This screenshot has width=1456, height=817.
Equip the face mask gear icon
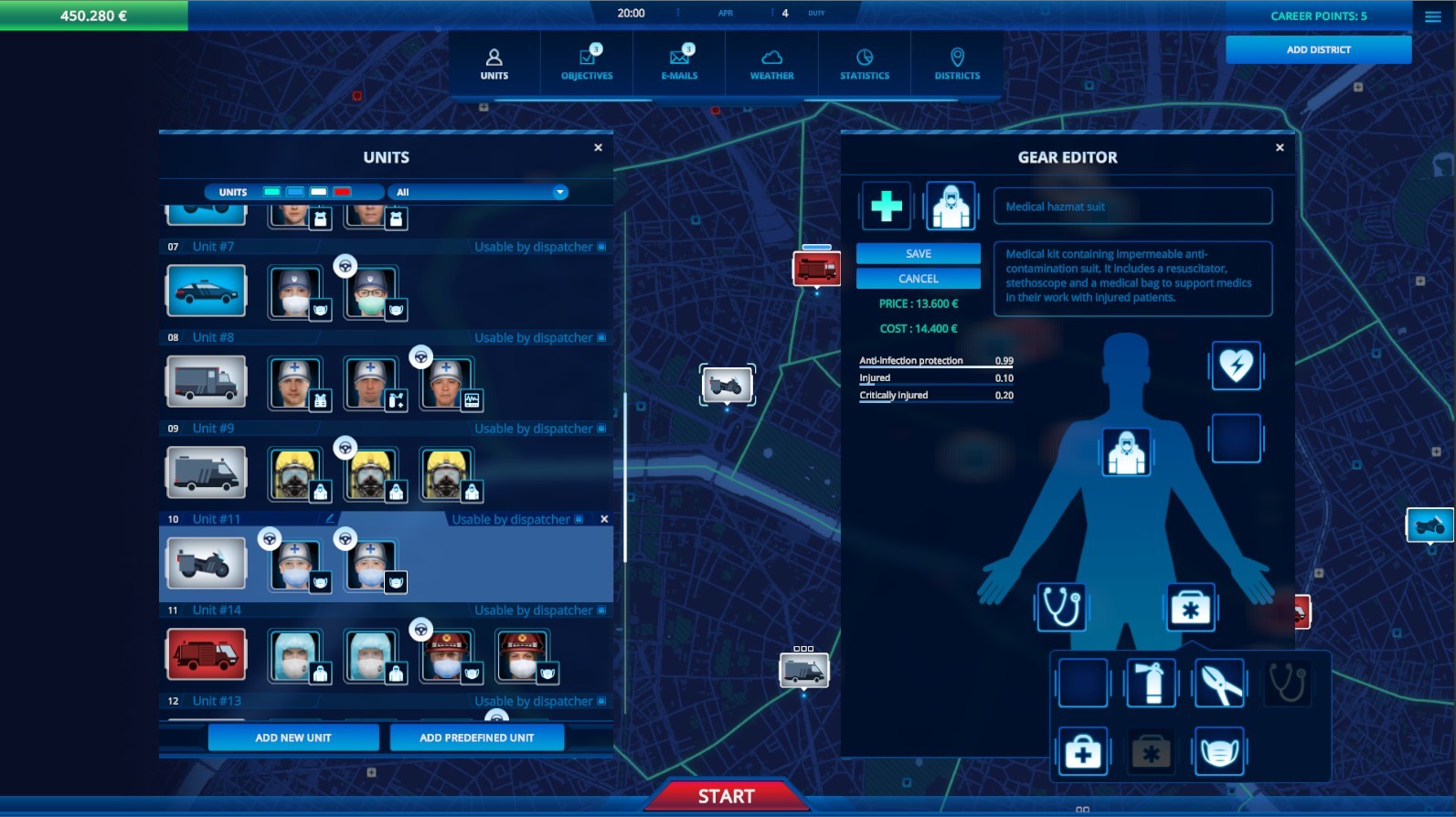click(1220, 751)
